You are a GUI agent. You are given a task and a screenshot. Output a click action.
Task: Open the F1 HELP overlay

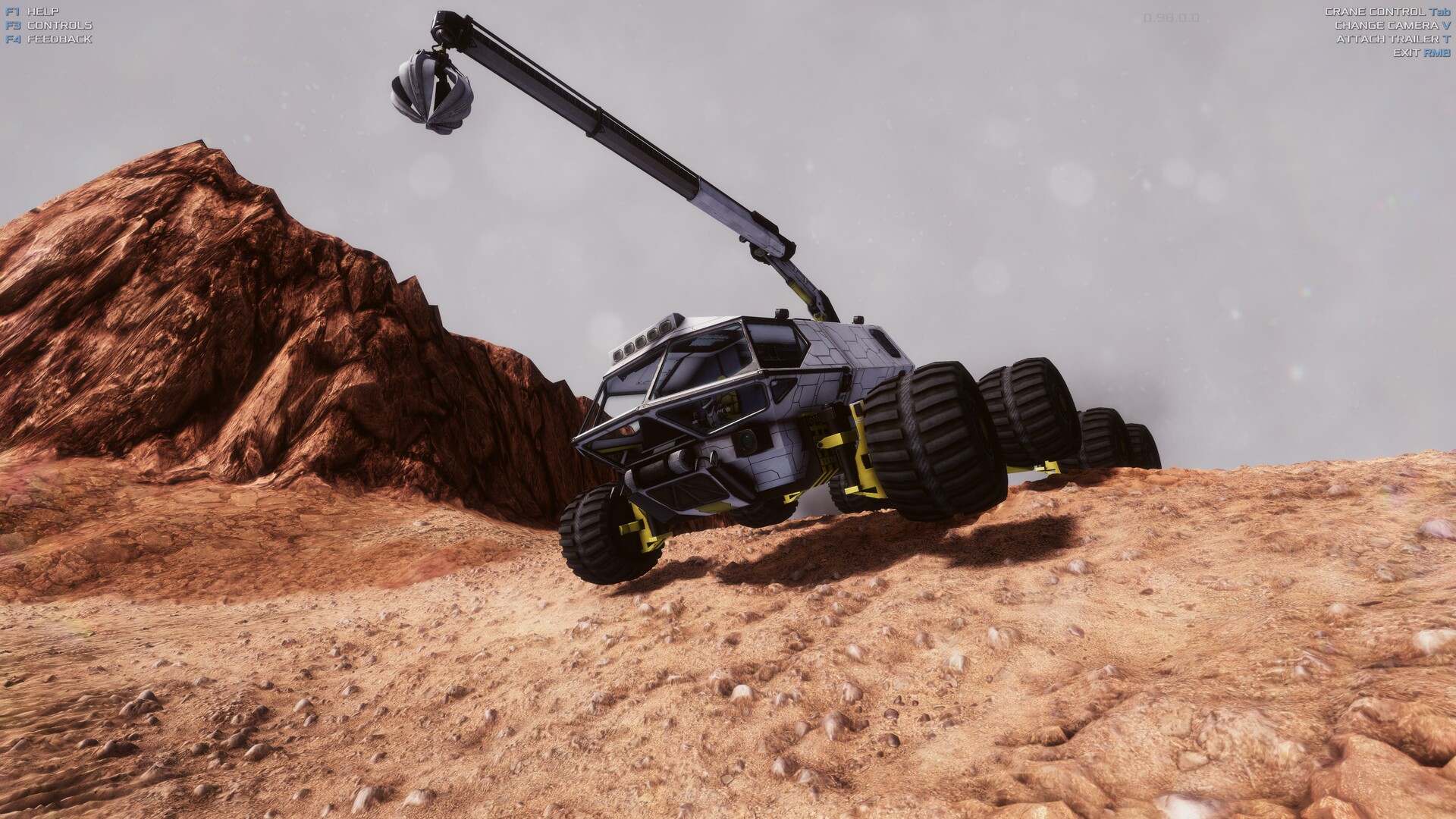[45, 11]
